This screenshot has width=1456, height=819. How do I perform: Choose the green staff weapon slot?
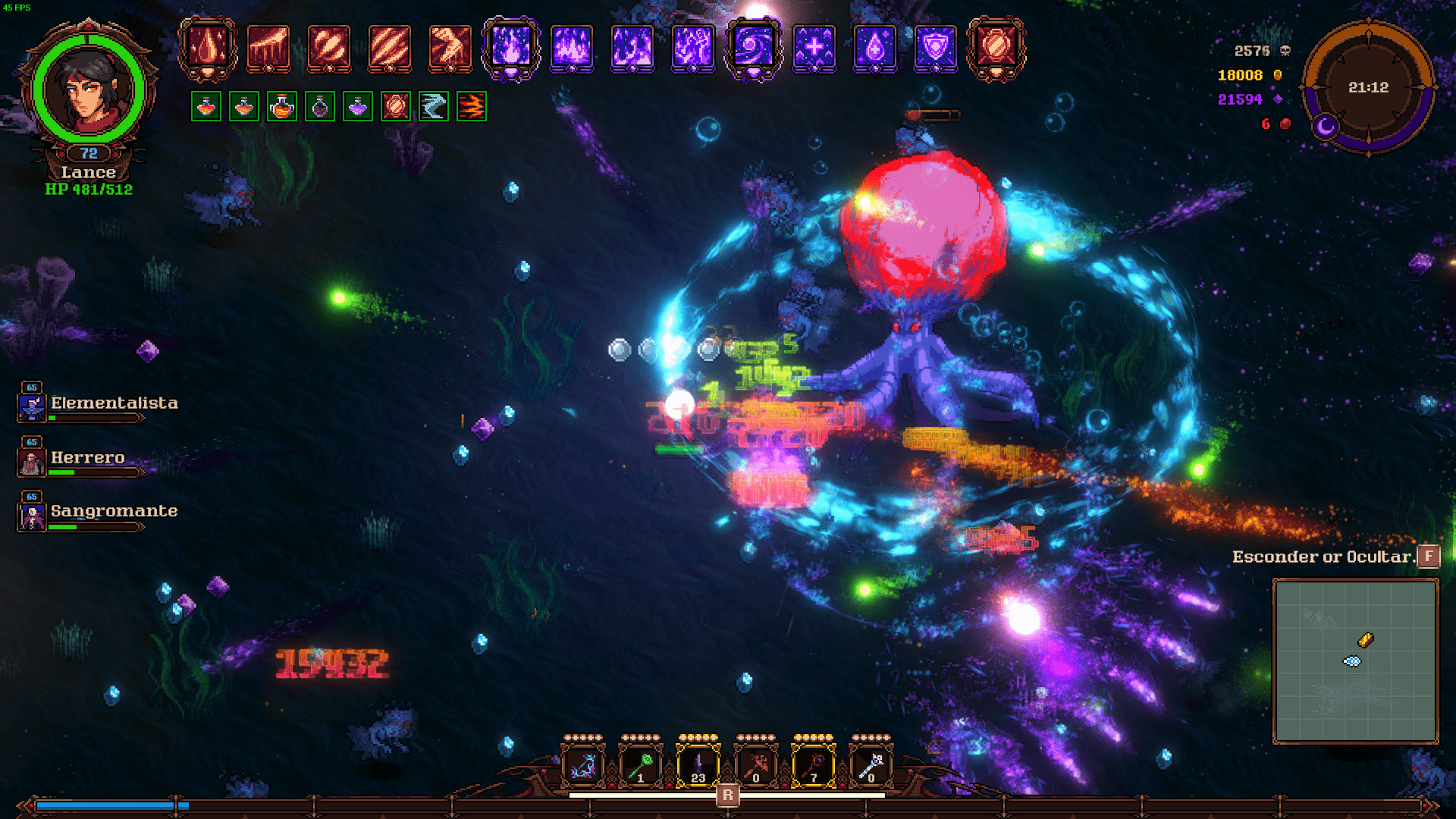[641, 765]
